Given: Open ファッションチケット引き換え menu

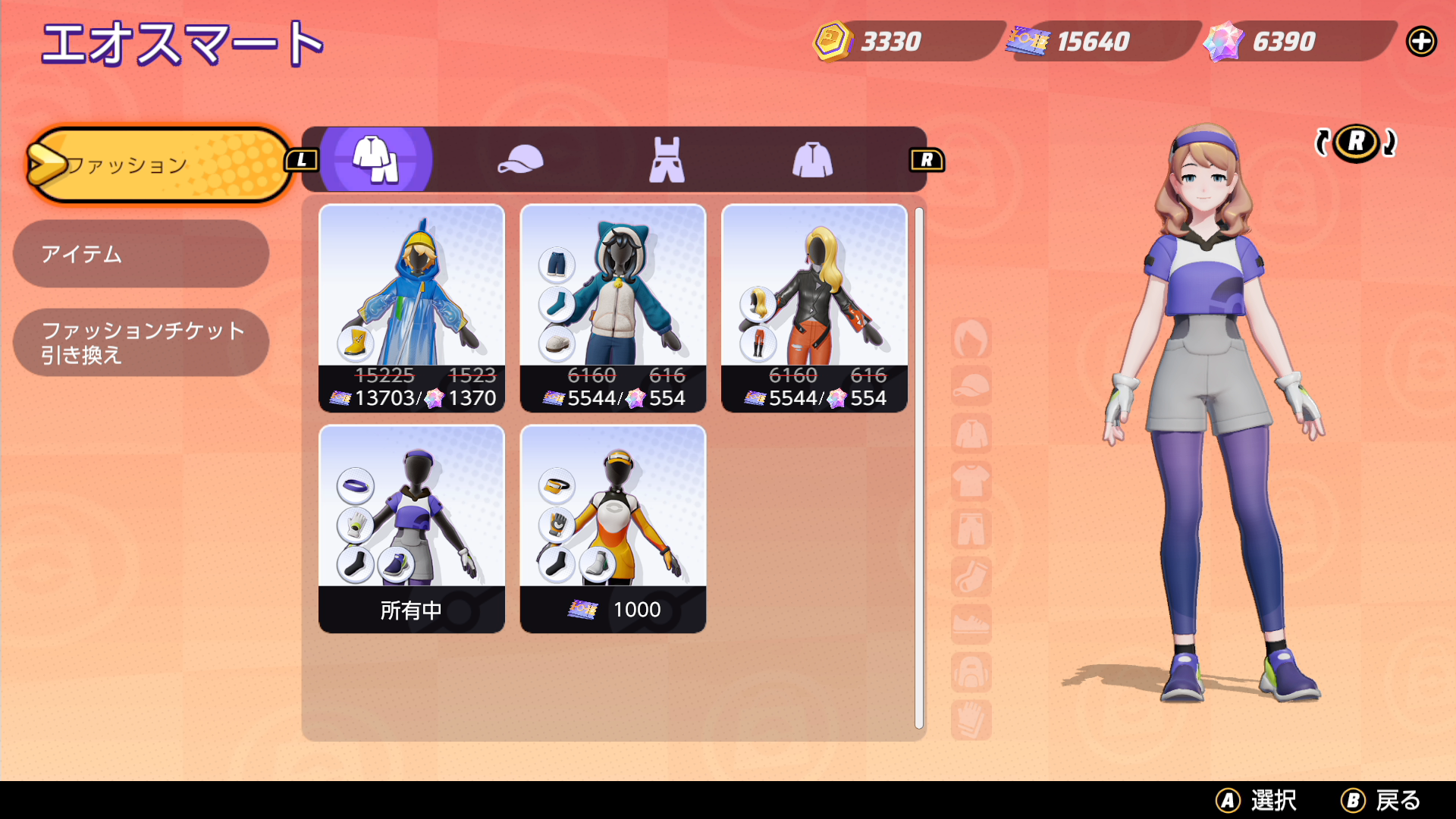Looking at the screenshot, I should coord(140,342).
